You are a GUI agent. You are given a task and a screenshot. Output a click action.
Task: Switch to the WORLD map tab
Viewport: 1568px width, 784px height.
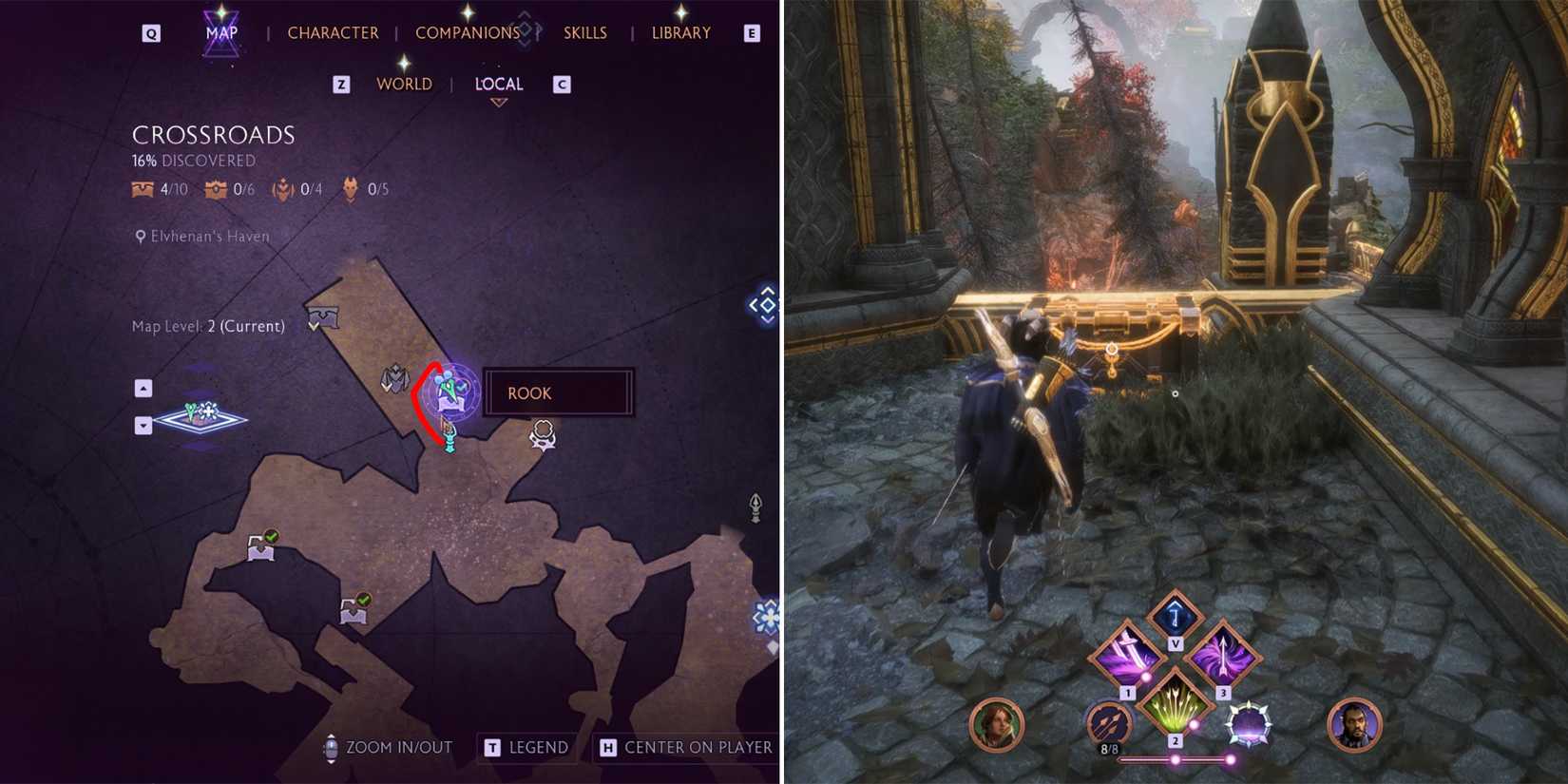point(403,84)
